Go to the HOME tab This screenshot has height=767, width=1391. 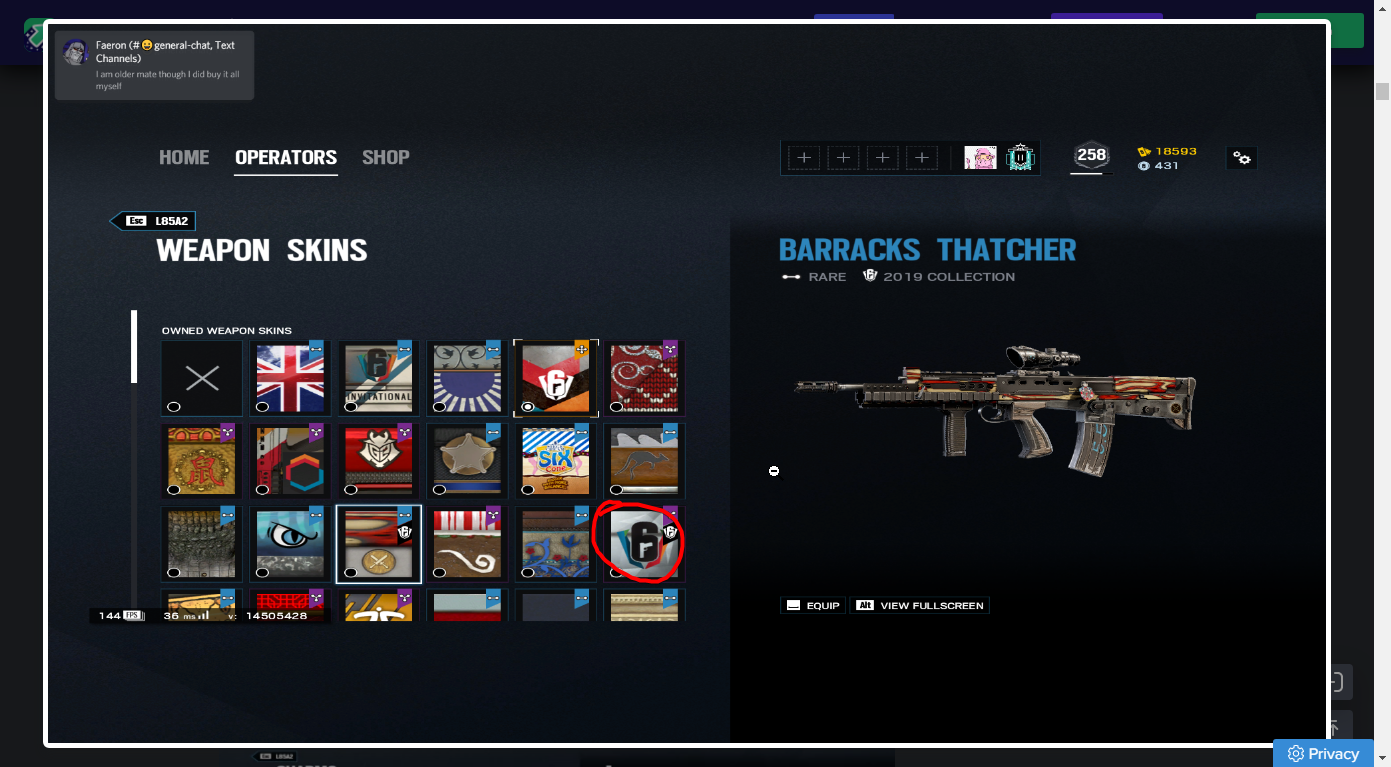(x=184, y=157)
